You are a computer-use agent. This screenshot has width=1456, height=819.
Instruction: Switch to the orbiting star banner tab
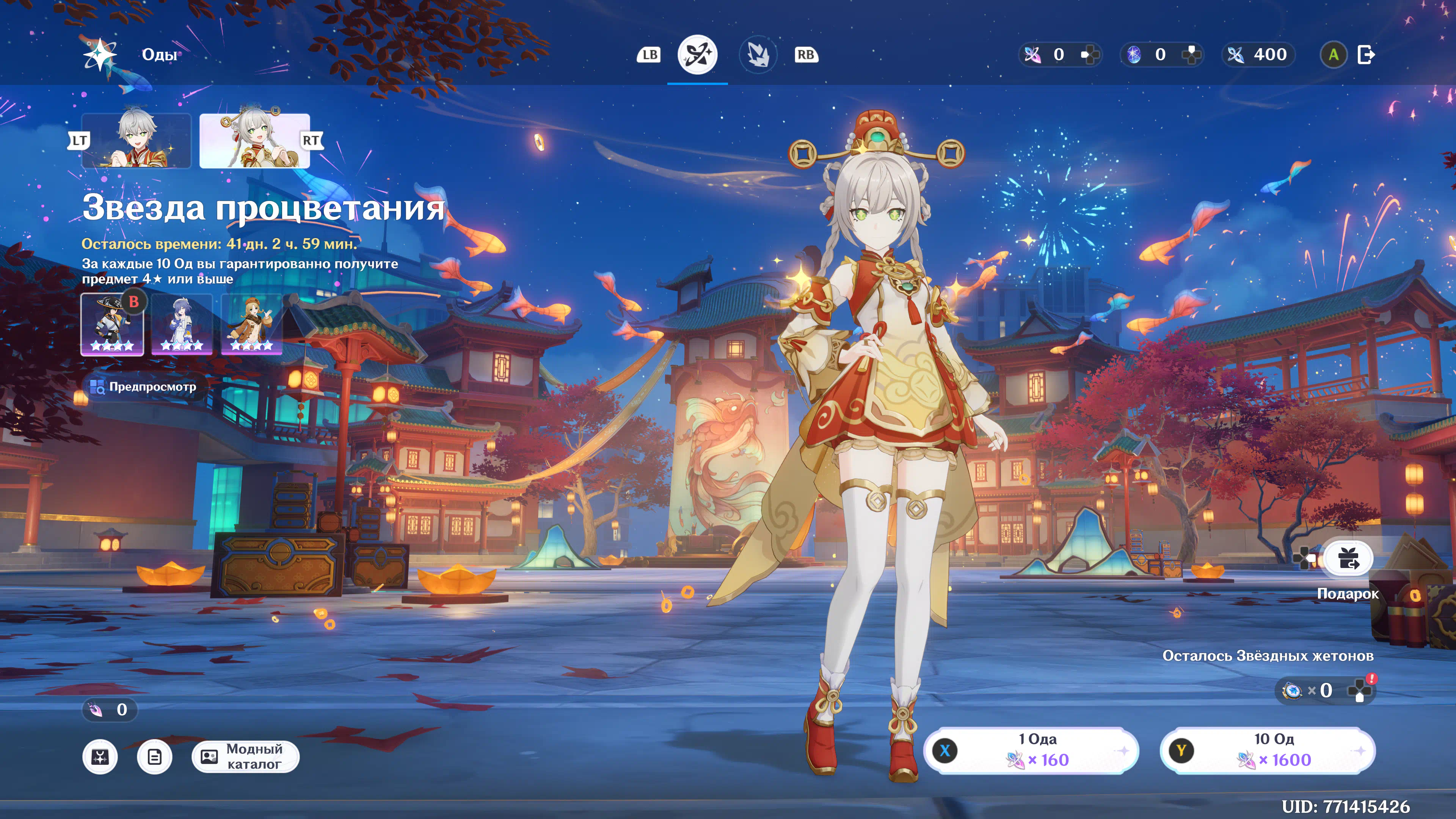[x=697, y=55]
